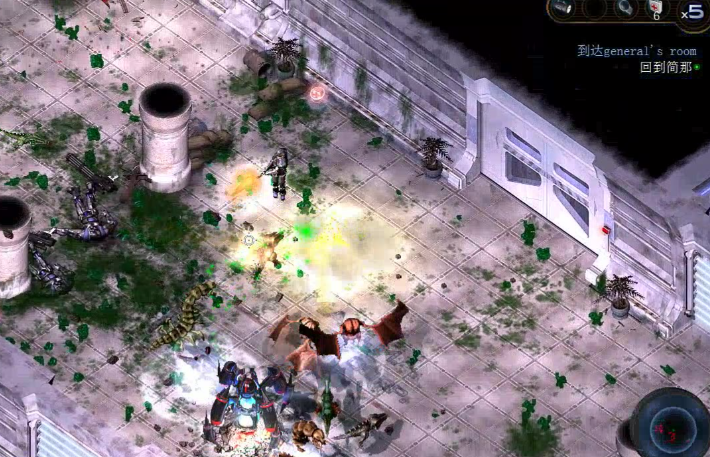Activate the round implant gadget slot
Image resolution: width=710 pixels, height=457 pixels.
624,9
